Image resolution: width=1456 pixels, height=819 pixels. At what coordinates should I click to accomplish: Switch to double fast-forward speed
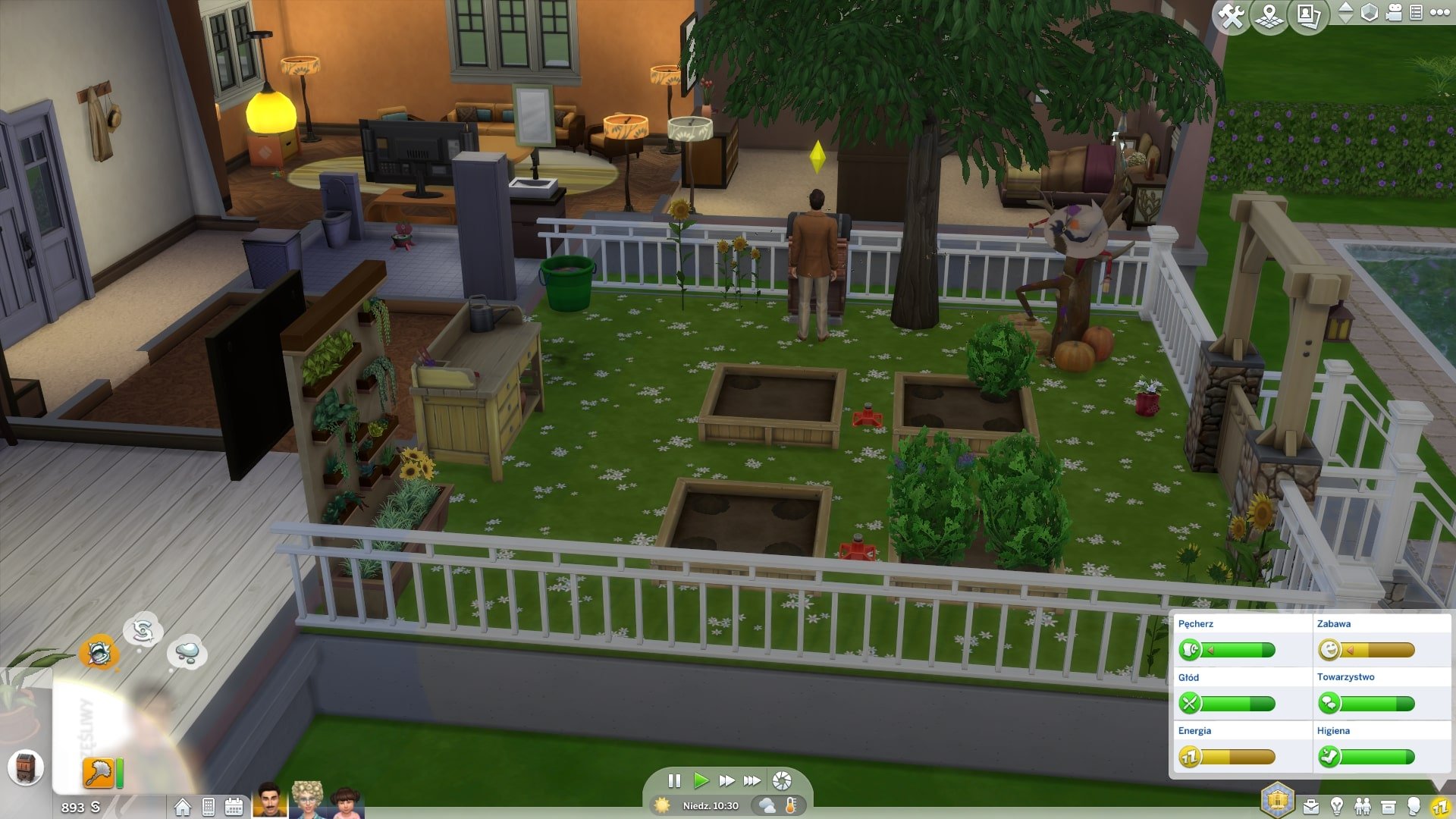pos(726,780)
